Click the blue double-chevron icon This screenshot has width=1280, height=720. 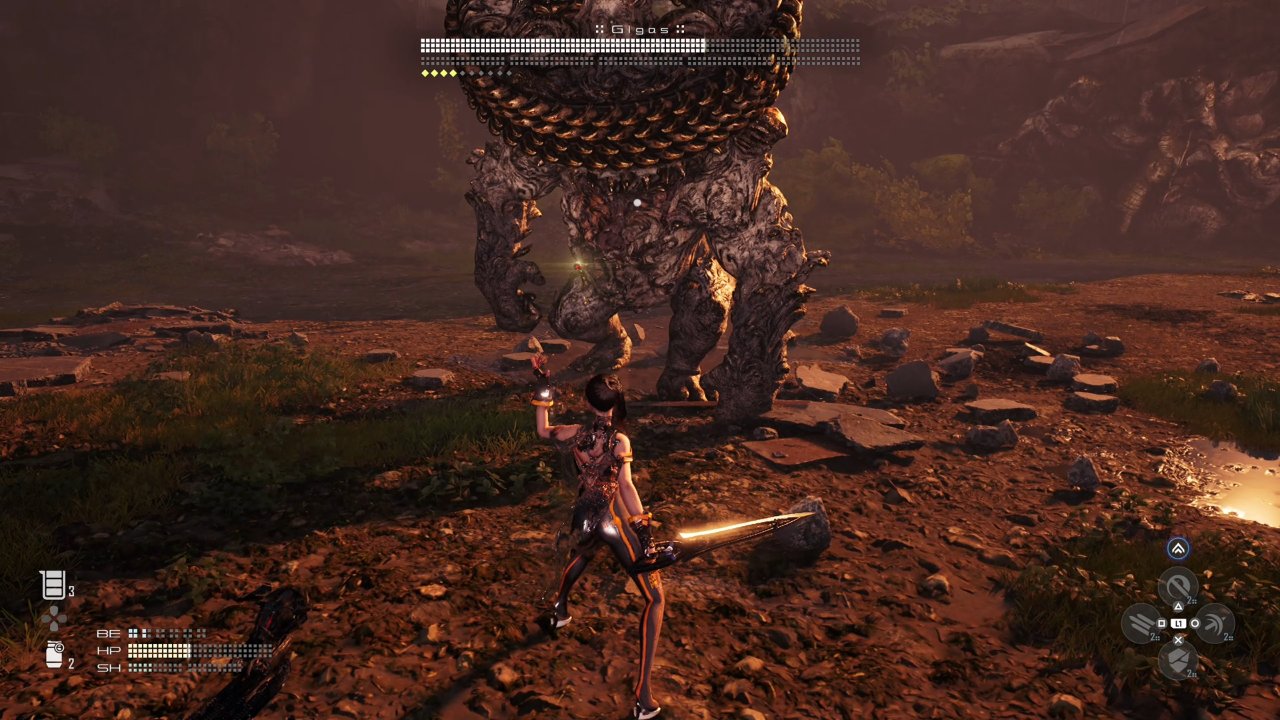[x=1178, y=548]
